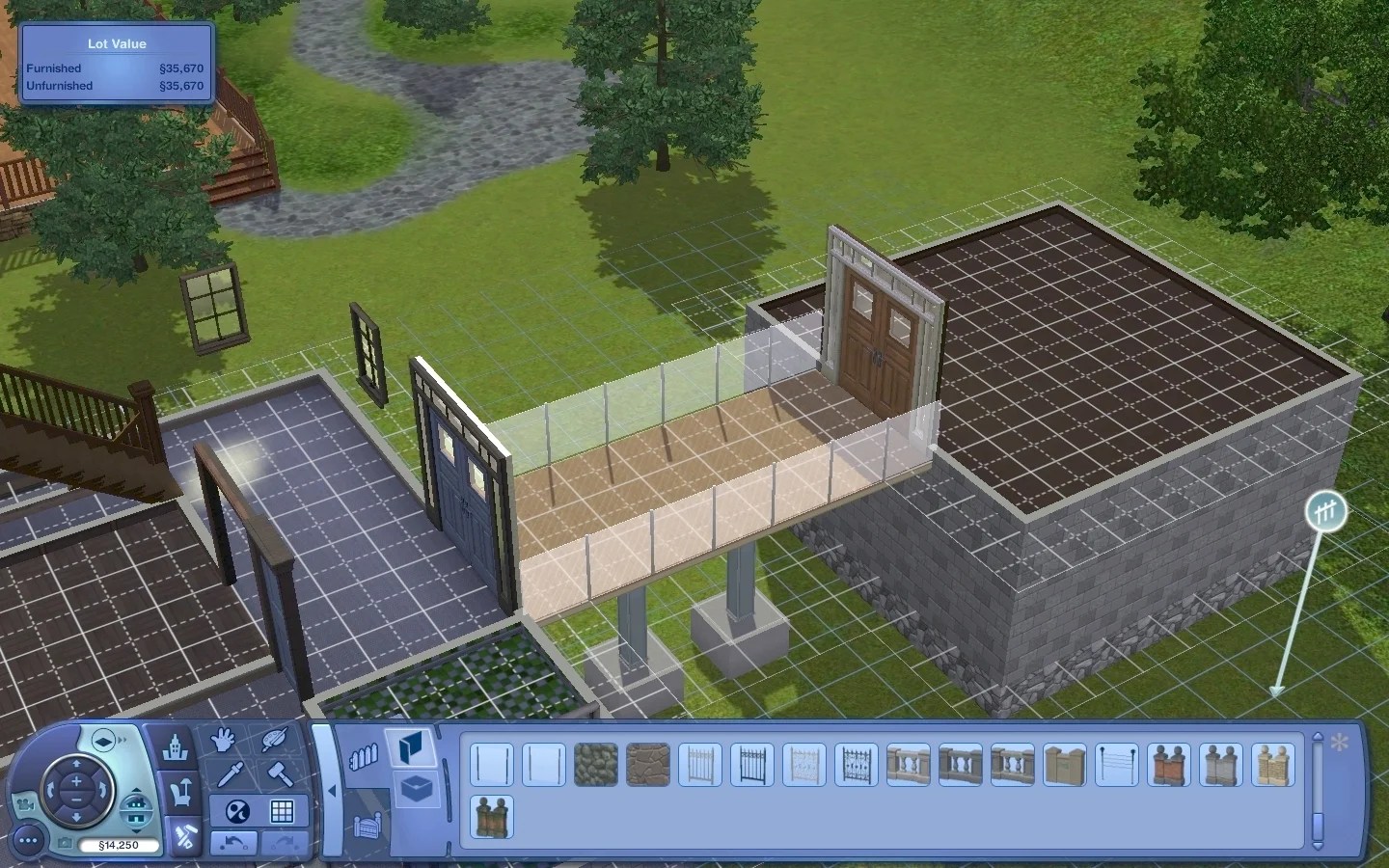
Task: Collapse the catalog panel with the arrow
Action: (332, 792)
